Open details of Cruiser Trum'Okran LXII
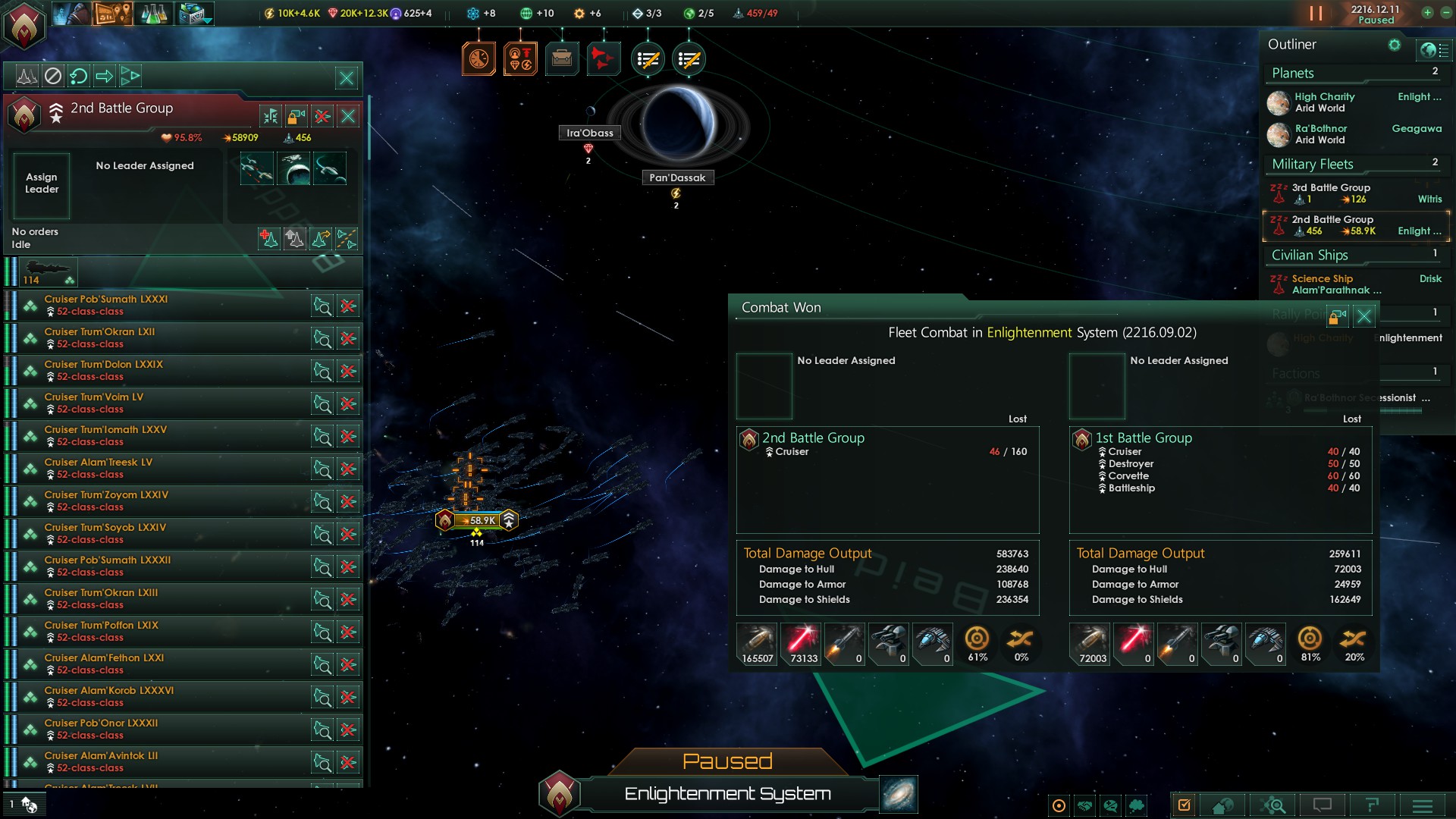The width and height of the screenshot is (1456, 819). click(x=322, y=339)
